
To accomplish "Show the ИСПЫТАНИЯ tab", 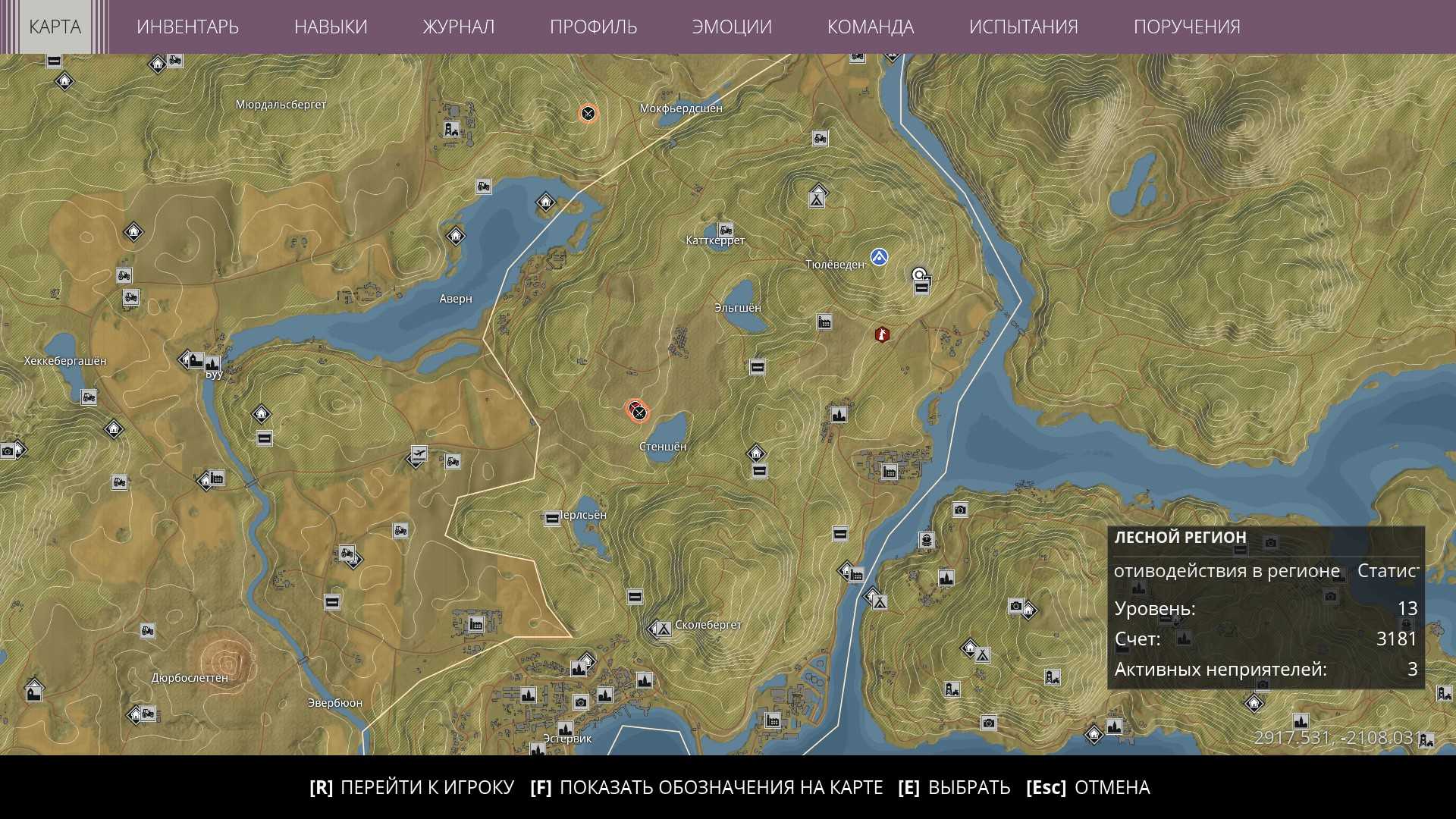I will [x=1023, y=27].
